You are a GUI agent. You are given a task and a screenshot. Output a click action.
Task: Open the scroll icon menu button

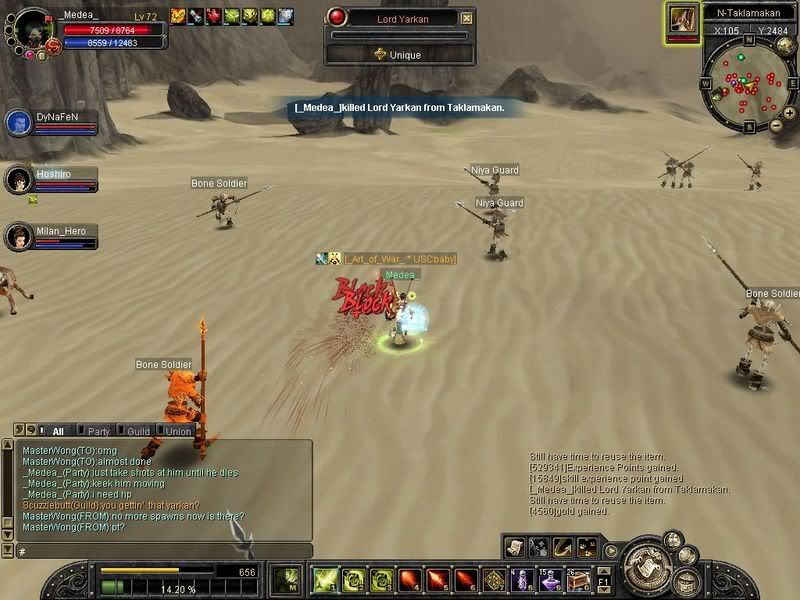515,546
